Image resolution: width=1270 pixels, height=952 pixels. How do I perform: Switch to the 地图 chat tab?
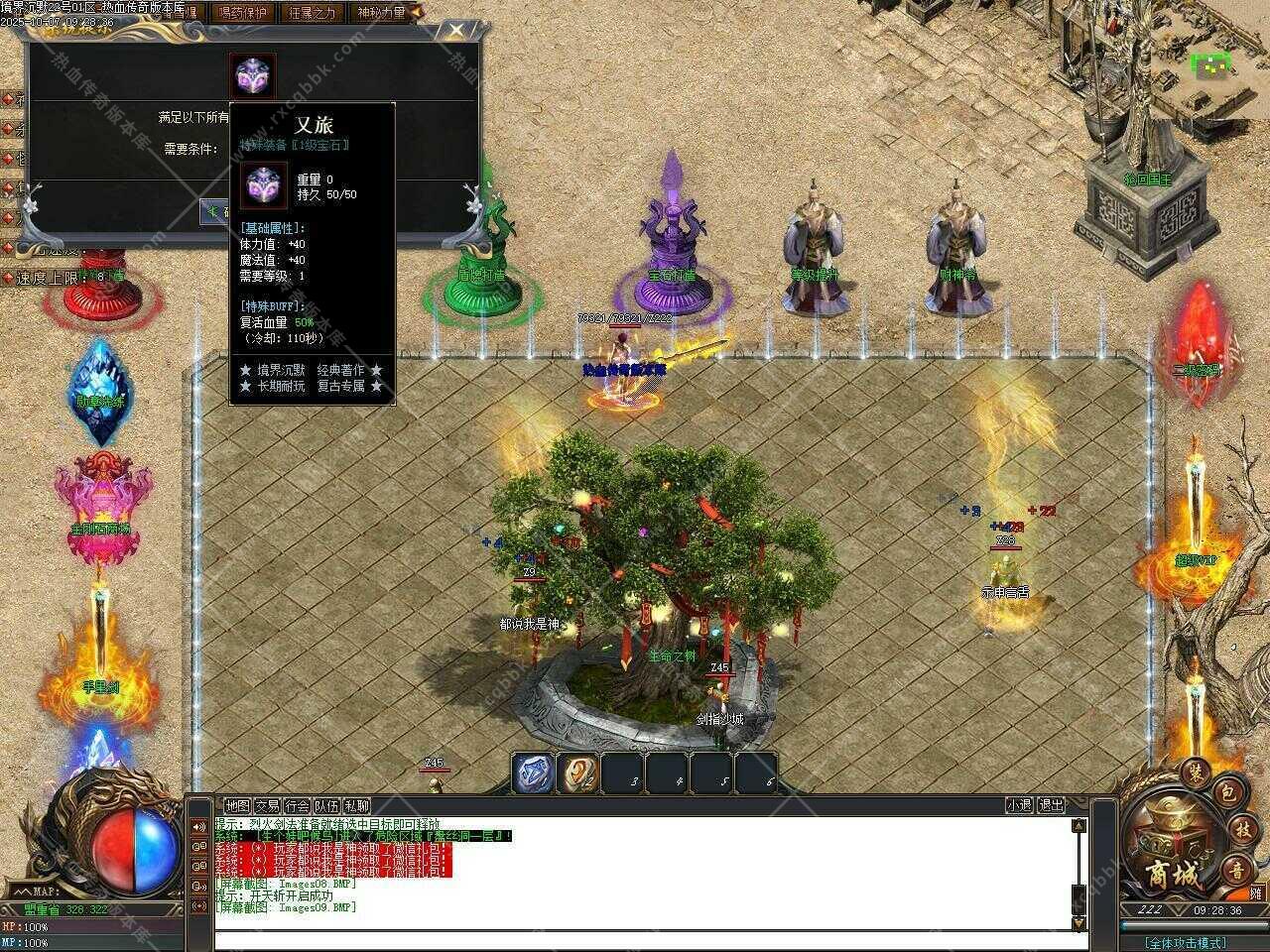pyautogui.click(x=237, y=806)
